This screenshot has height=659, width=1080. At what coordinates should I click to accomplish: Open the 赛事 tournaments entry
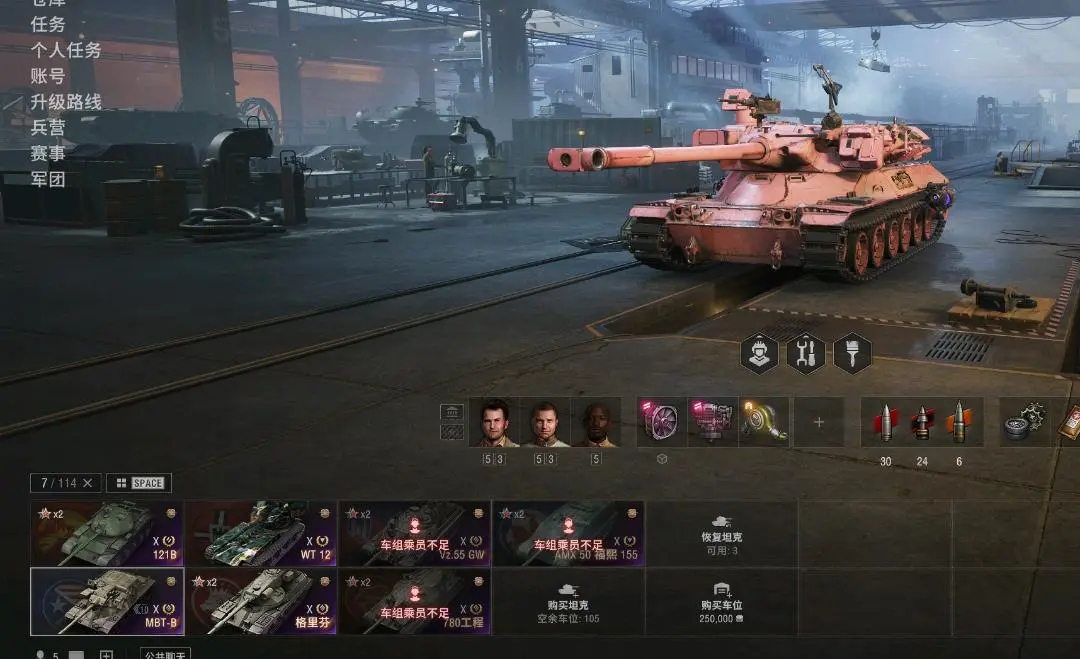[x=48, y=154]
